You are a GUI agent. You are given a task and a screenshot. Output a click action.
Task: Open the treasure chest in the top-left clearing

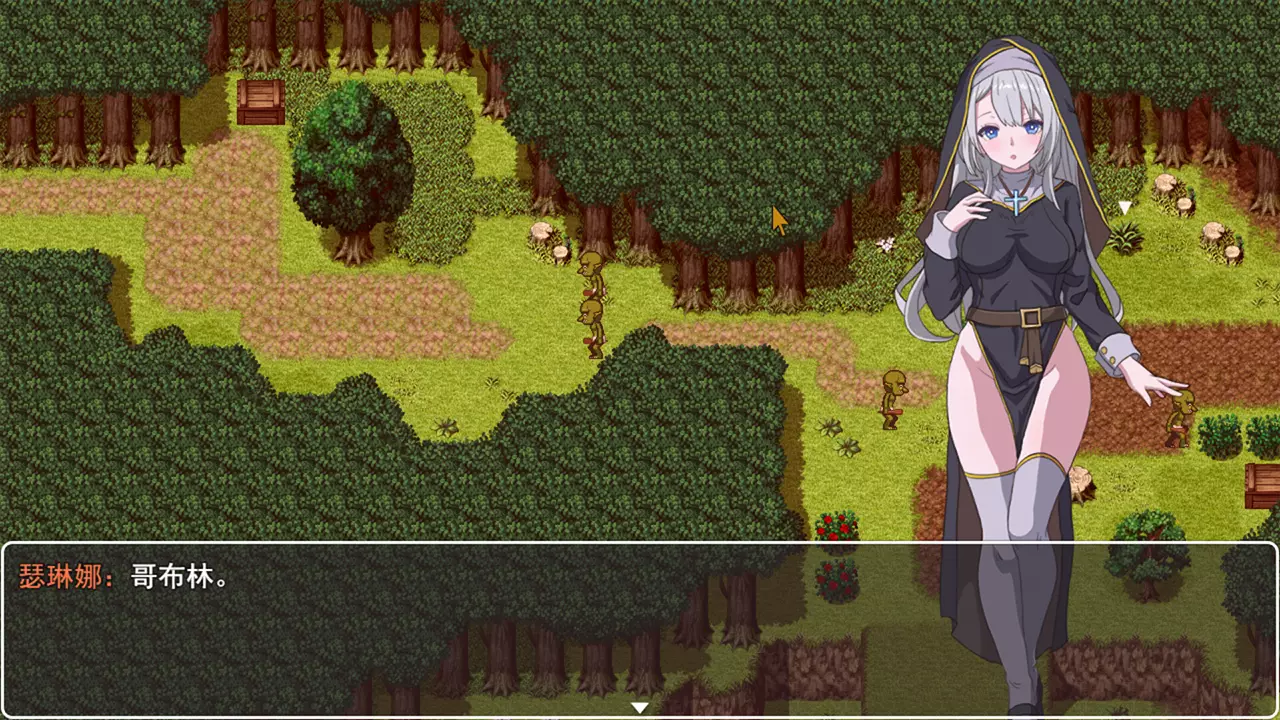259,102
